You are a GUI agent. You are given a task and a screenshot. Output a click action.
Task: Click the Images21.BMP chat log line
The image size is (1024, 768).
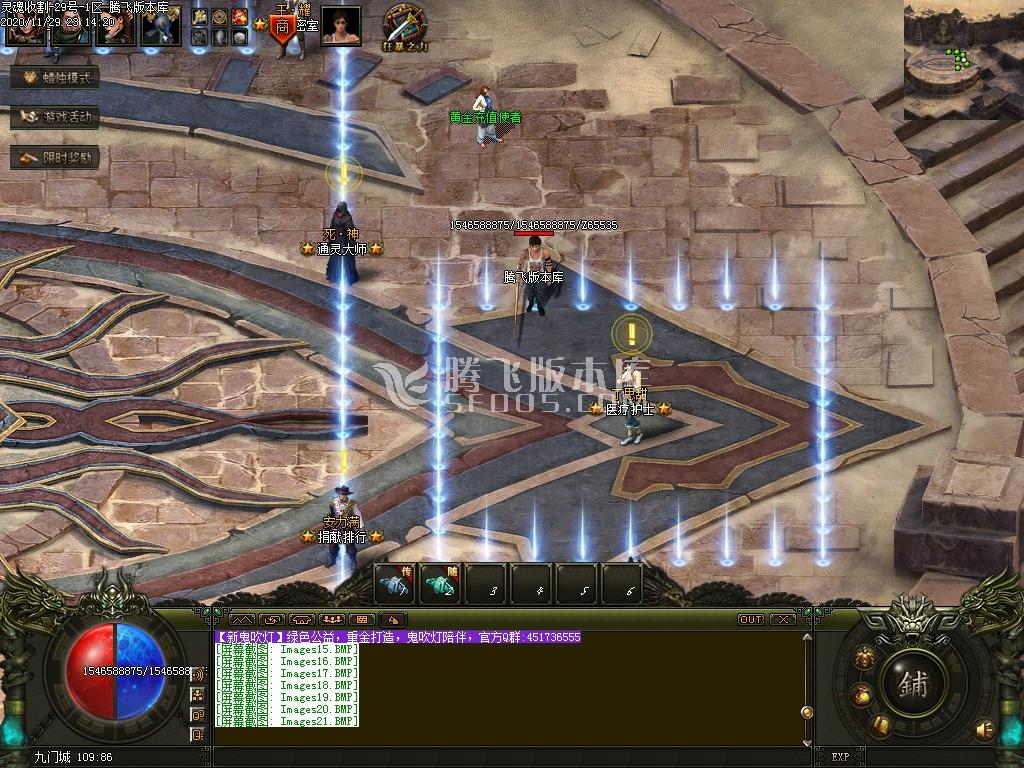click(288, 721)
